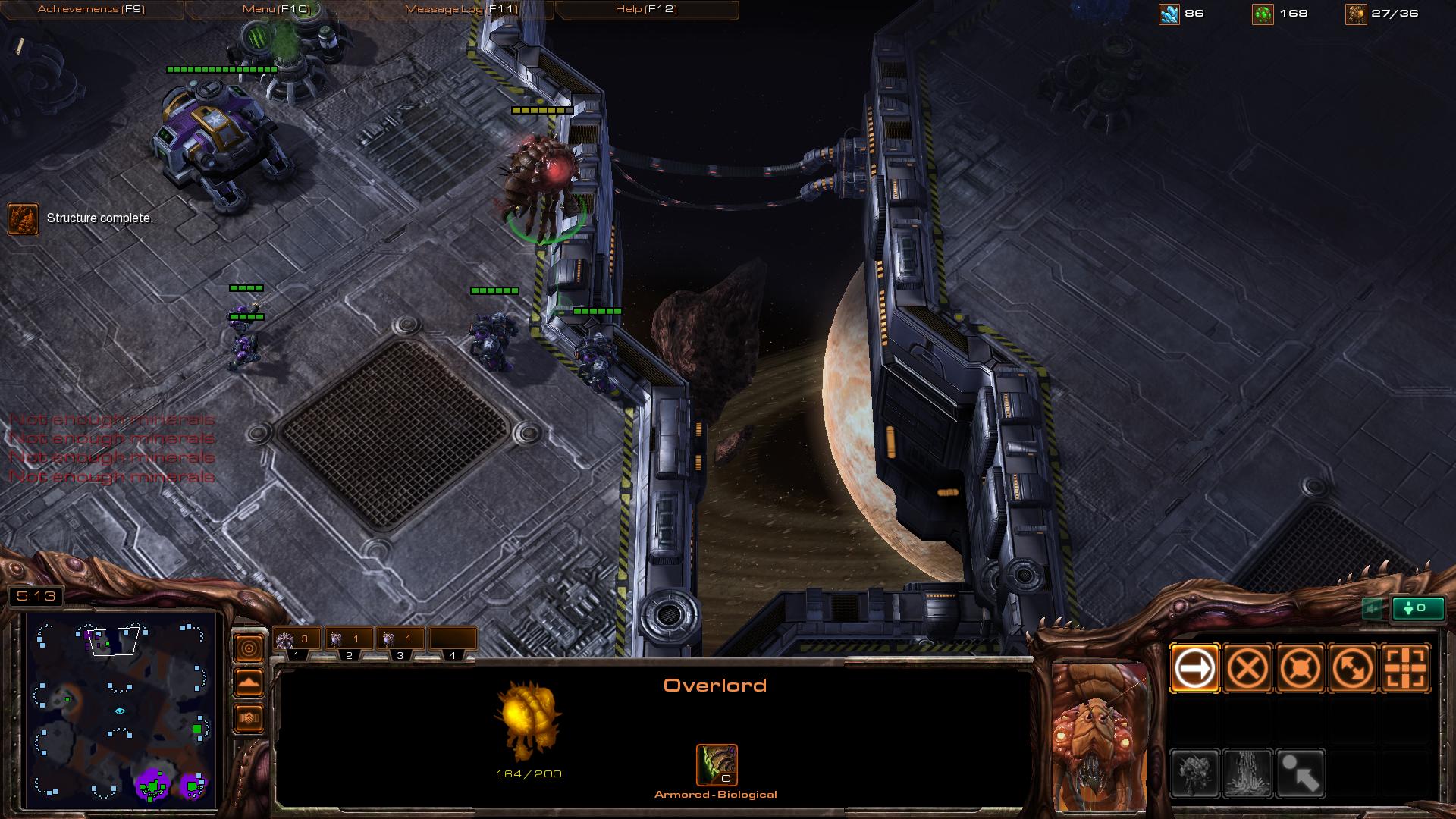The width and height of the screenshot is (1456, 819).
Task: Click the greyed-out unload arrow command
Action: (1301, 773)
